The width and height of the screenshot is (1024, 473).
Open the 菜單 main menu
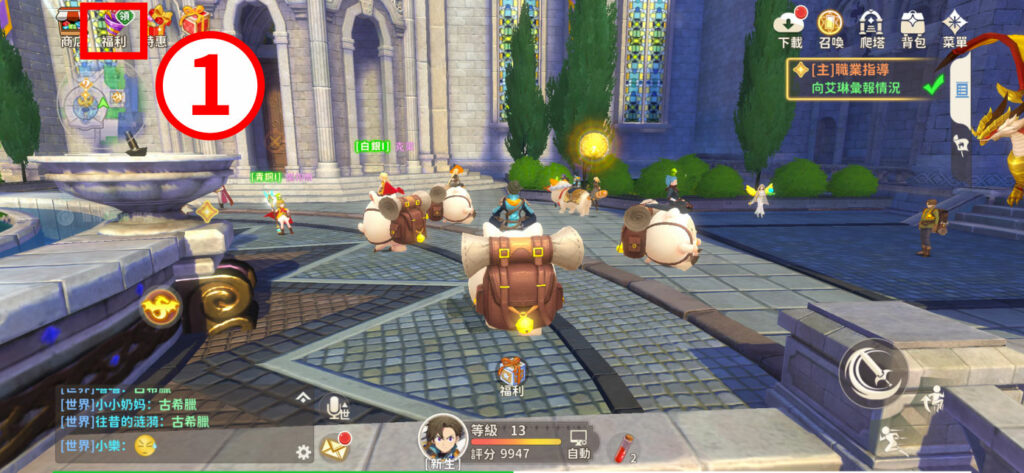pos(955,28)
